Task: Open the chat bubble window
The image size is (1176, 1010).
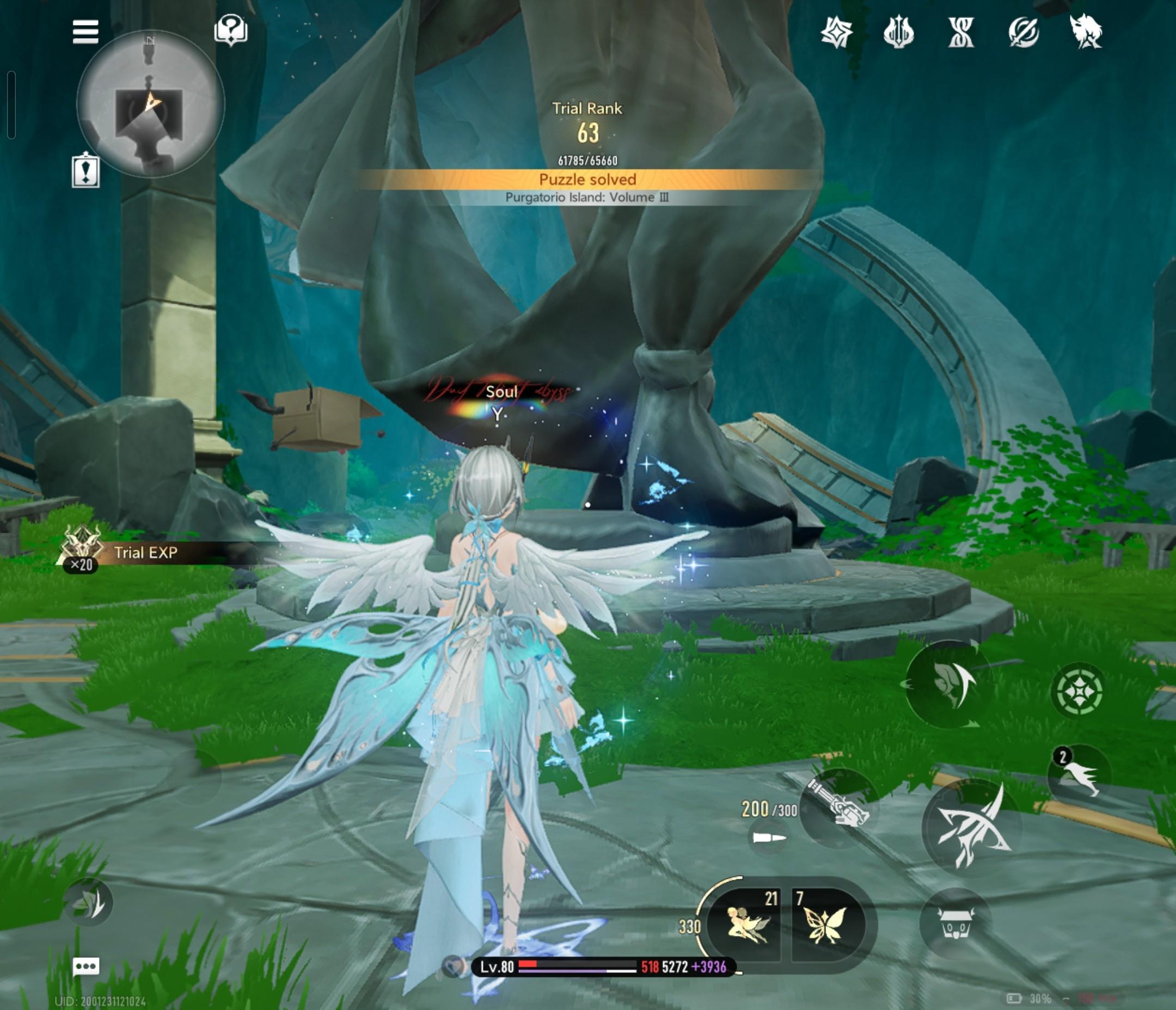Action: pos(86,966)
